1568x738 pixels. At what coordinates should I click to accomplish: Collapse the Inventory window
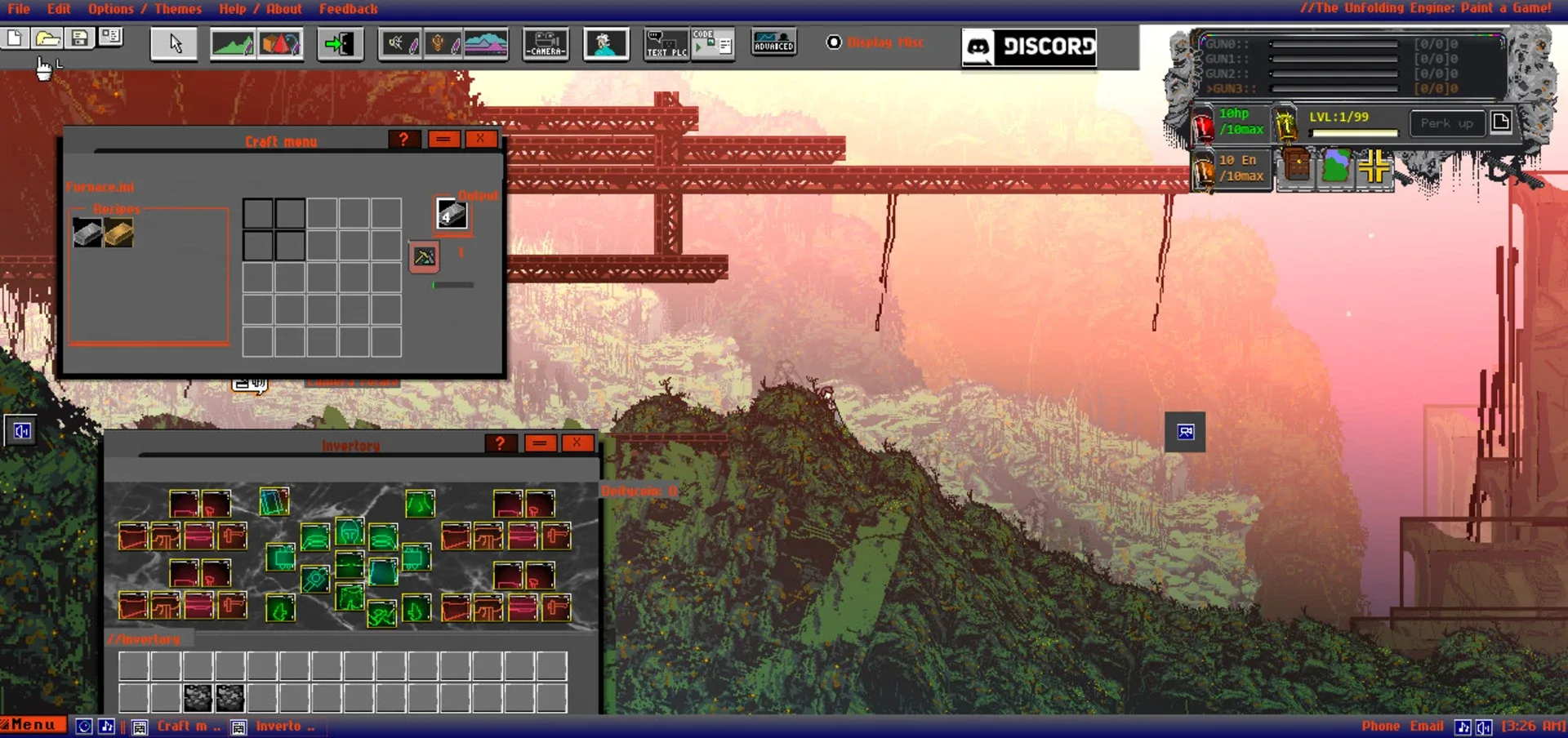[x=539, y=443]
